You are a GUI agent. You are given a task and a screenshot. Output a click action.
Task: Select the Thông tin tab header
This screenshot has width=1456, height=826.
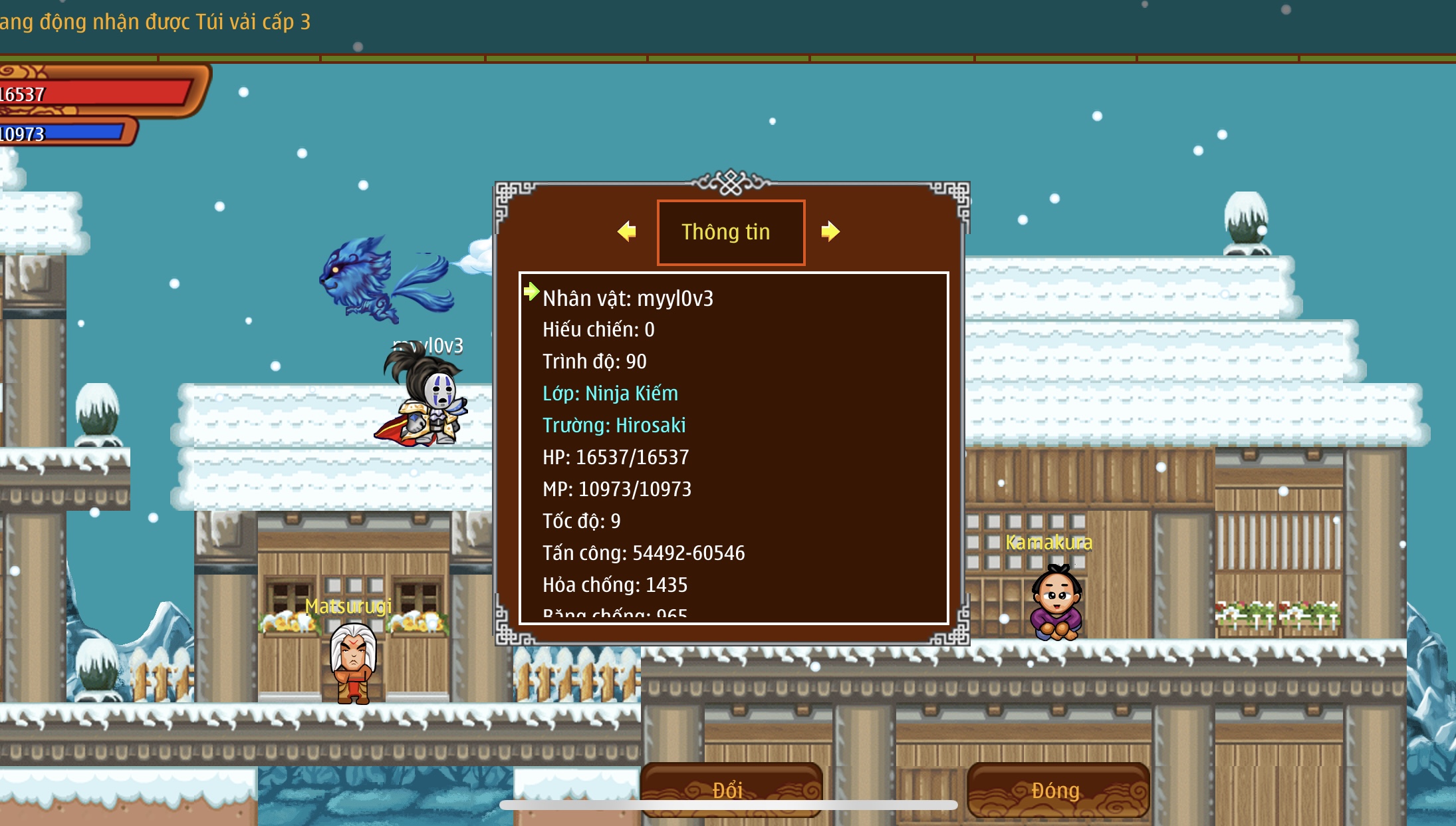[x=731, y=232]
